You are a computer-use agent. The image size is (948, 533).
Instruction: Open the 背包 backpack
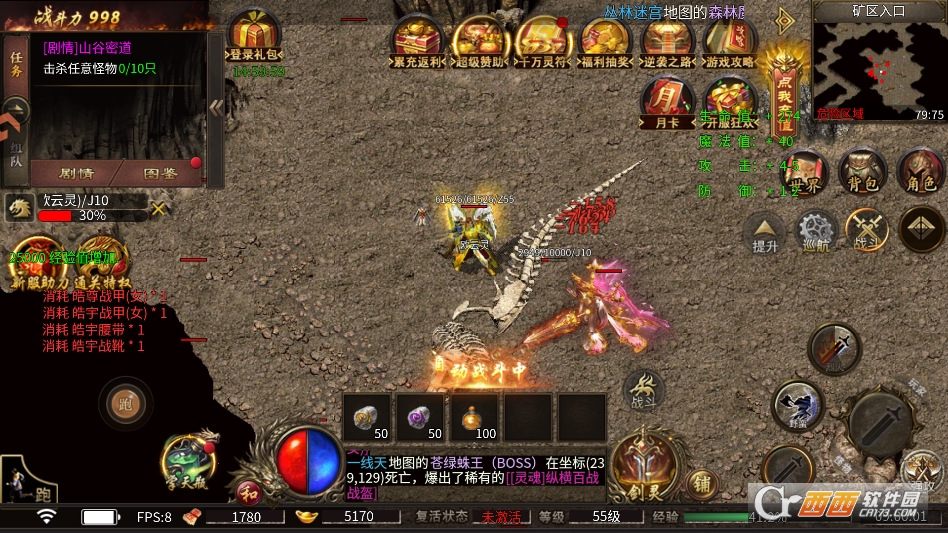(x=861, y=172)
